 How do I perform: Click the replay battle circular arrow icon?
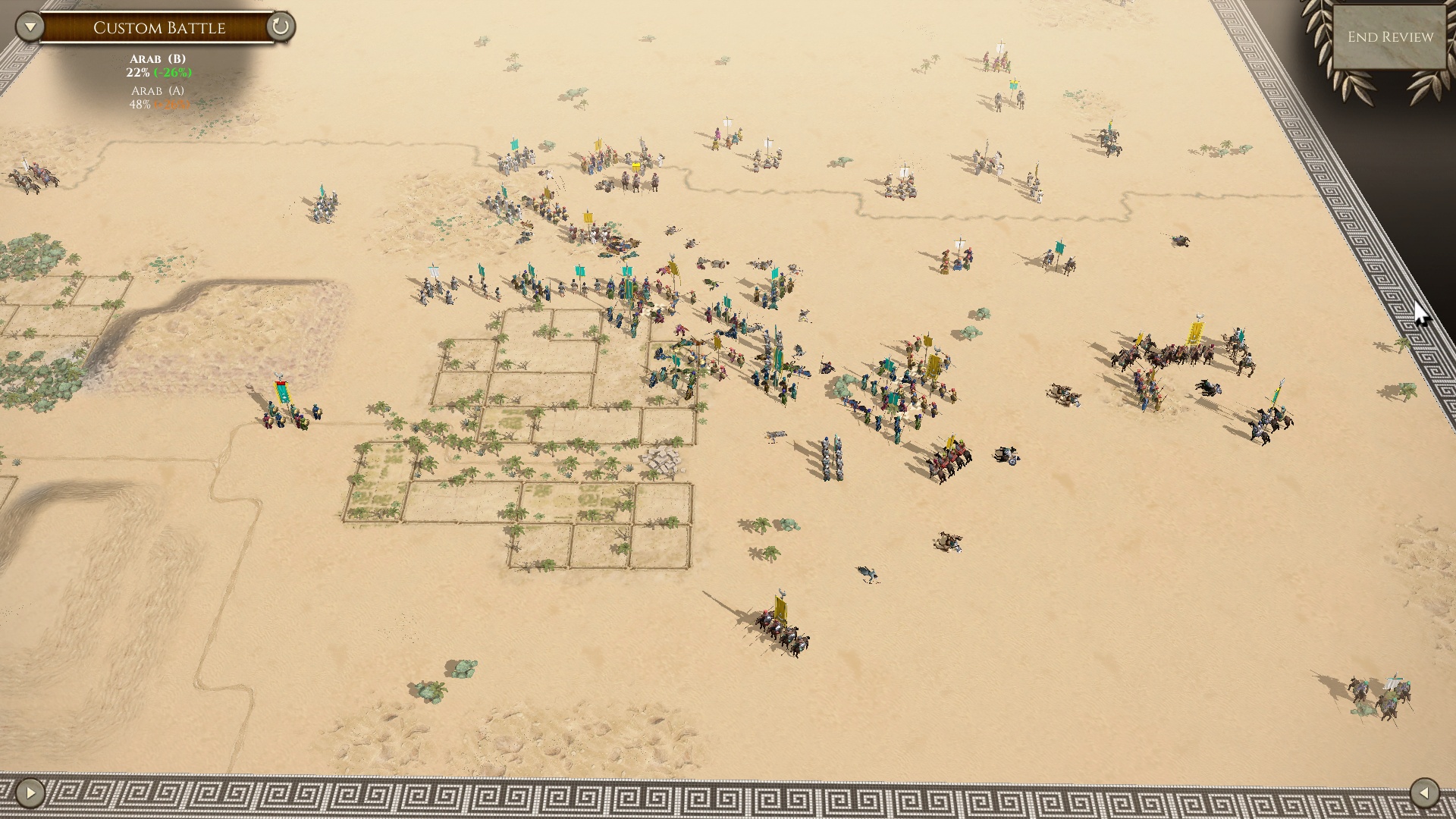tap(281, 28)
